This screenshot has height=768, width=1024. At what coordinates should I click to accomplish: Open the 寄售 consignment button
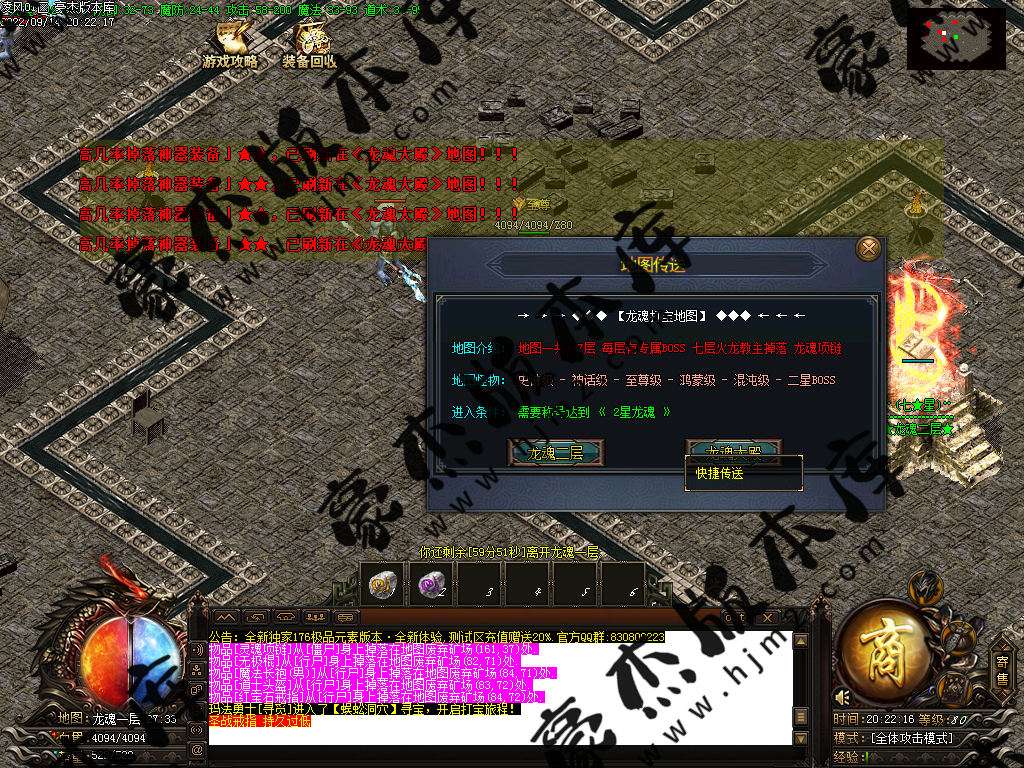click(x=1001, y=667)
